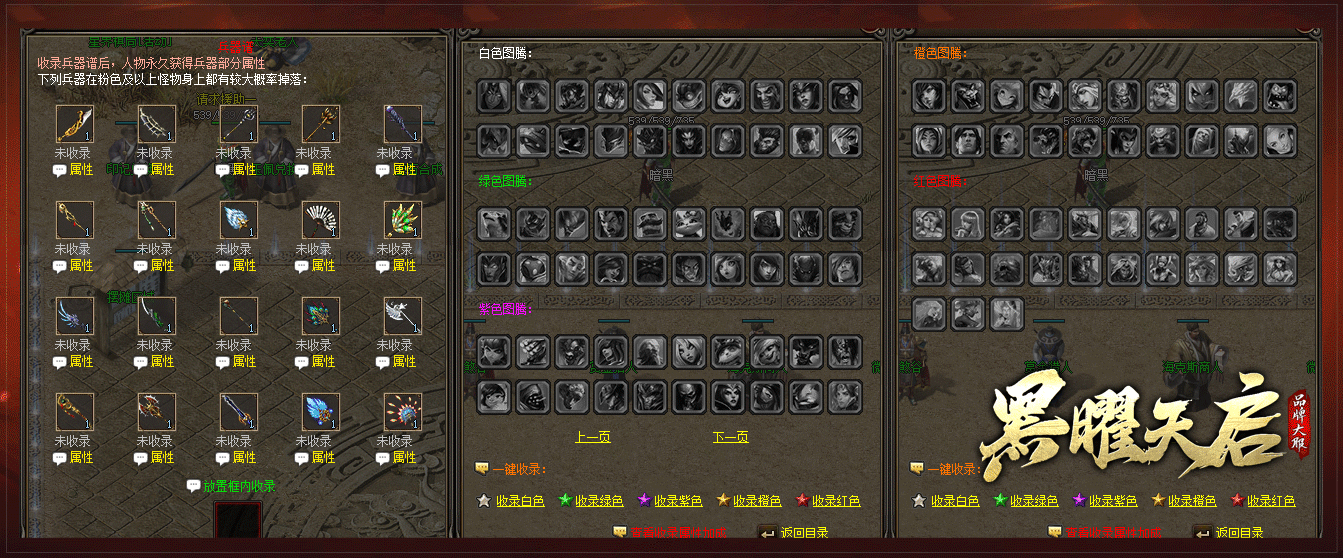Screen dimensions: 1343x558
Task: Click 收录紫色 in the 白色图腾 panel
Action: tap(678, 501)
